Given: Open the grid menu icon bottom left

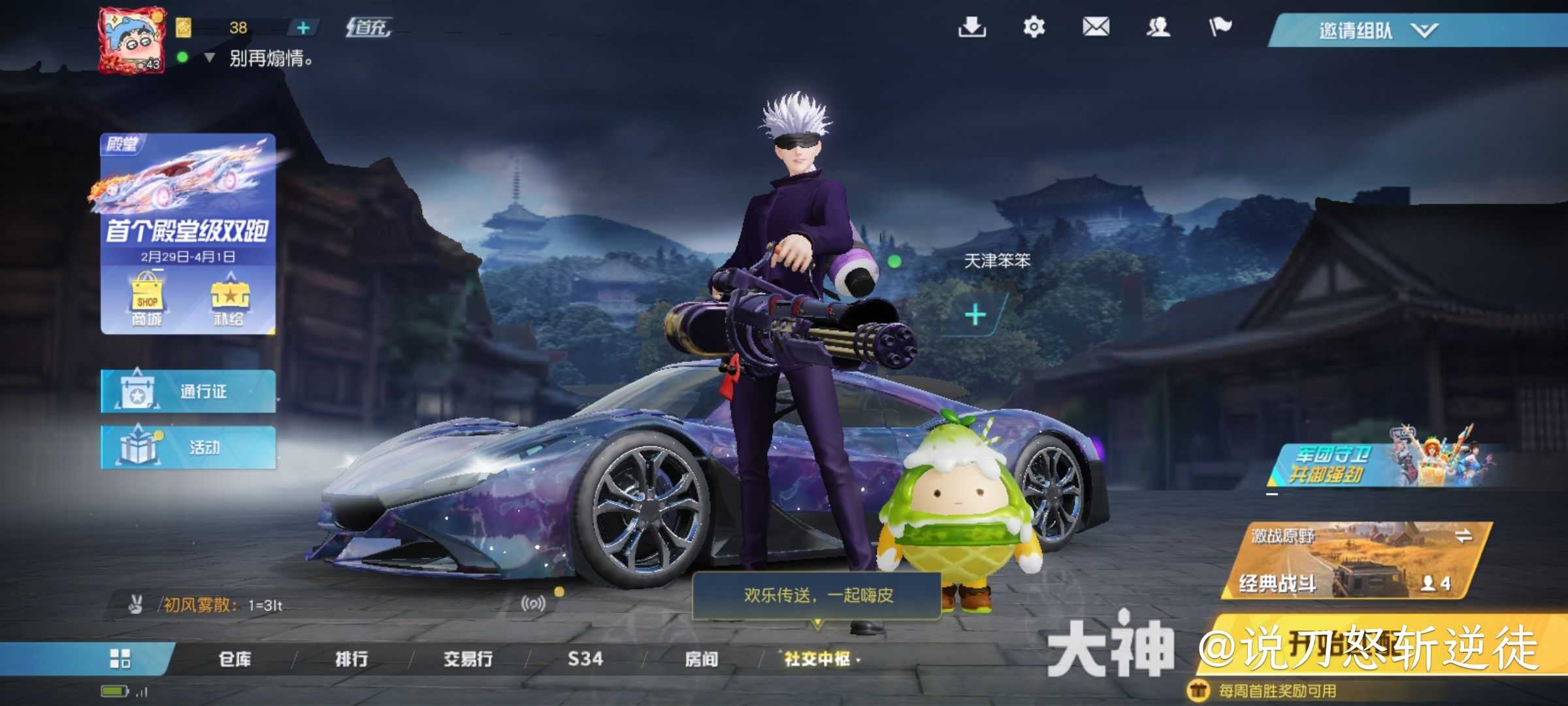Looking at the screenshot, I should point(121,659).
